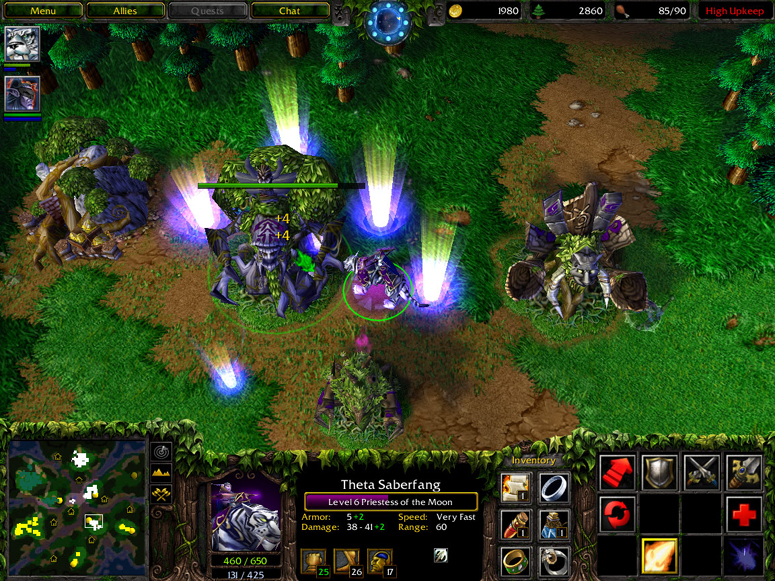Open the game Menu
The width and height of the screenshot is (775, 581).
click(x=42, y=11)
